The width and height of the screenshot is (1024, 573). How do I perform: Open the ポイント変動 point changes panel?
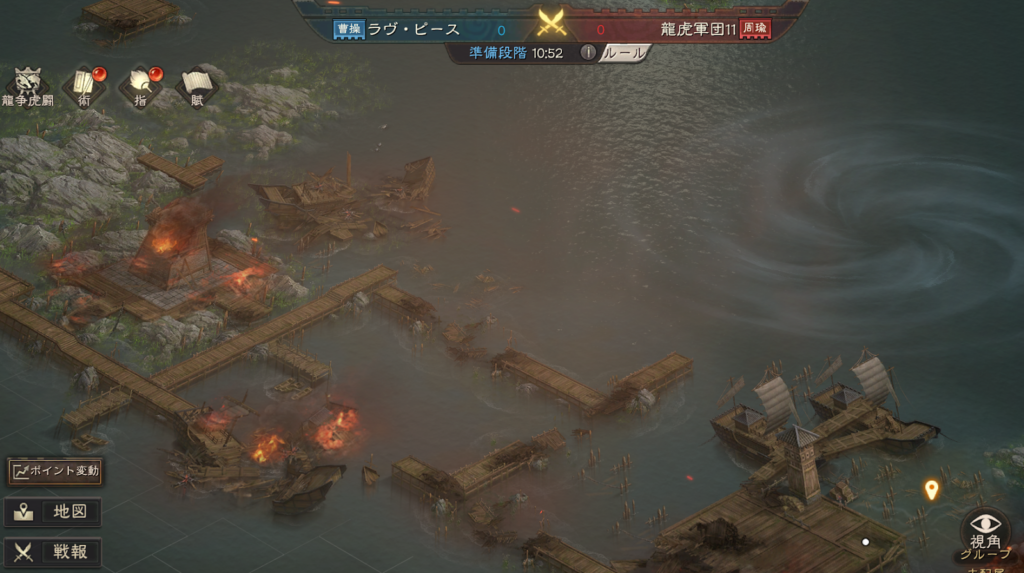(x=55, y=471)
